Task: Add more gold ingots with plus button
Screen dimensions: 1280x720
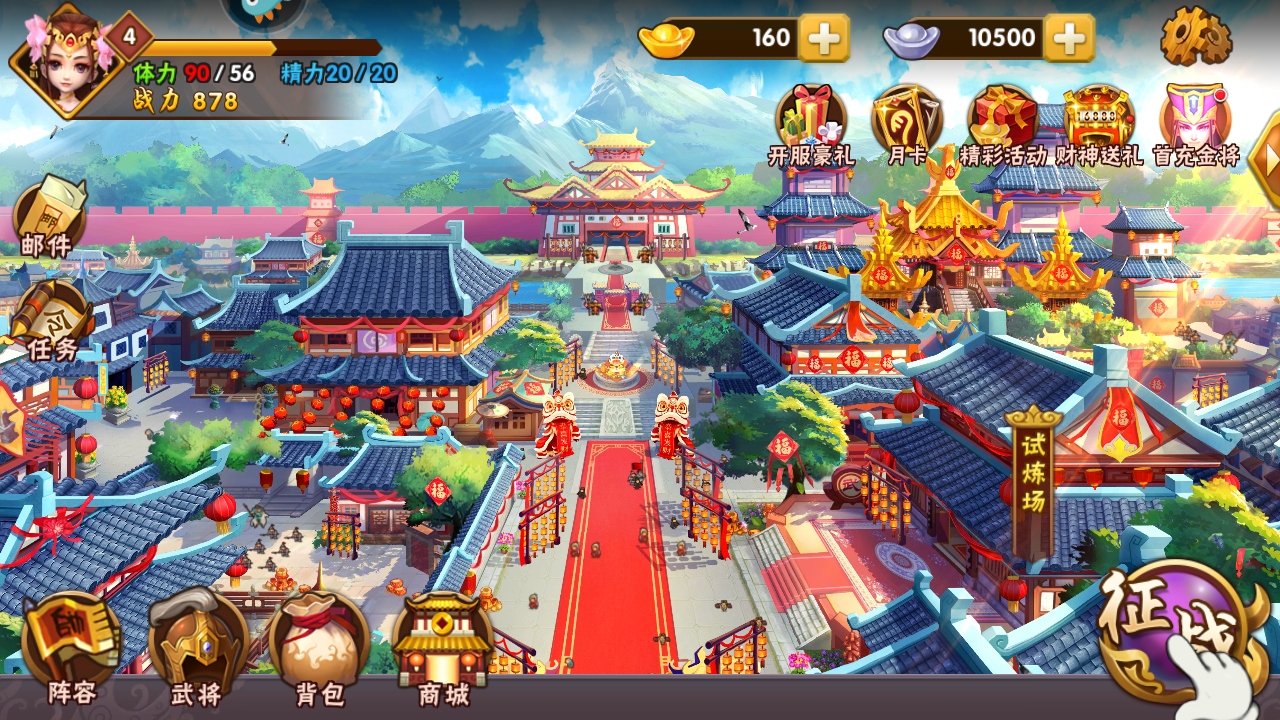Action: coord(825,39)
